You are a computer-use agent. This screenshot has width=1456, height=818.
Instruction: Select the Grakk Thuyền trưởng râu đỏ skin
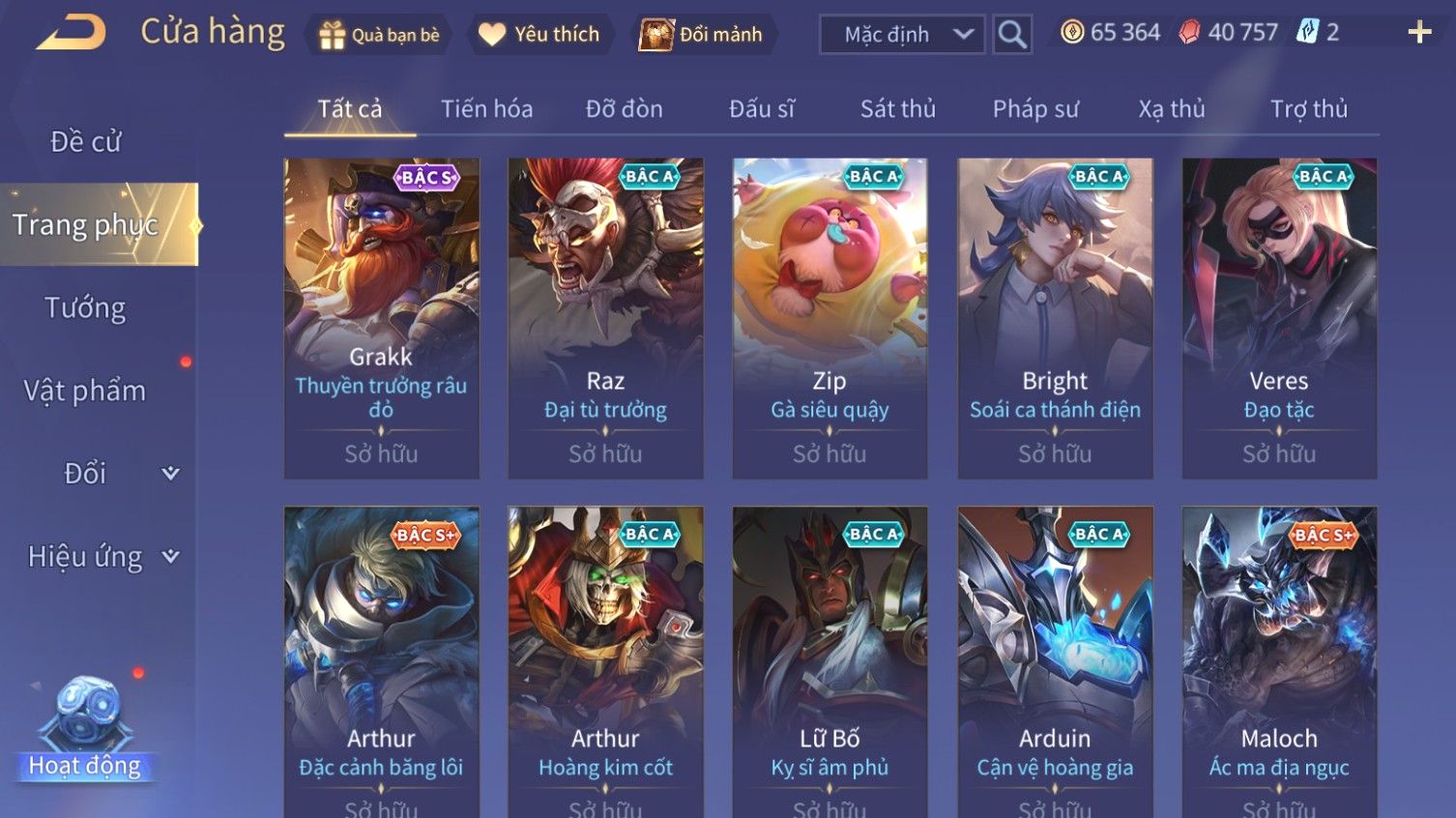click(381, 318)
